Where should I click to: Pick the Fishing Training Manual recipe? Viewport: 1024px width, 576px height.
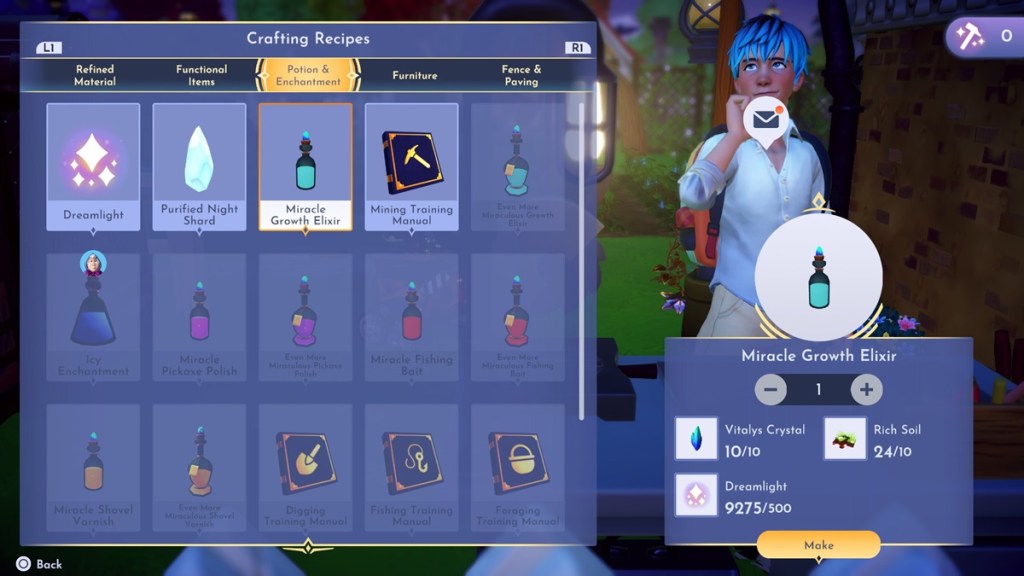pos(411,467)
